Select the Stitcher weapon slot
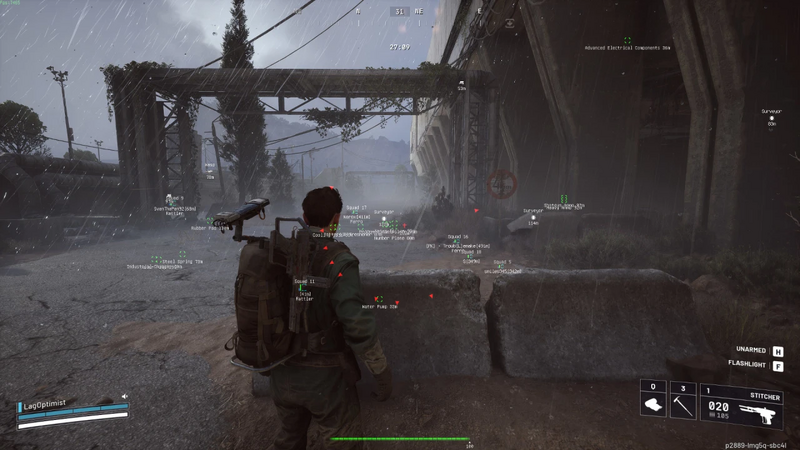This screenshot has width=800, height=450. pos(741,406)
